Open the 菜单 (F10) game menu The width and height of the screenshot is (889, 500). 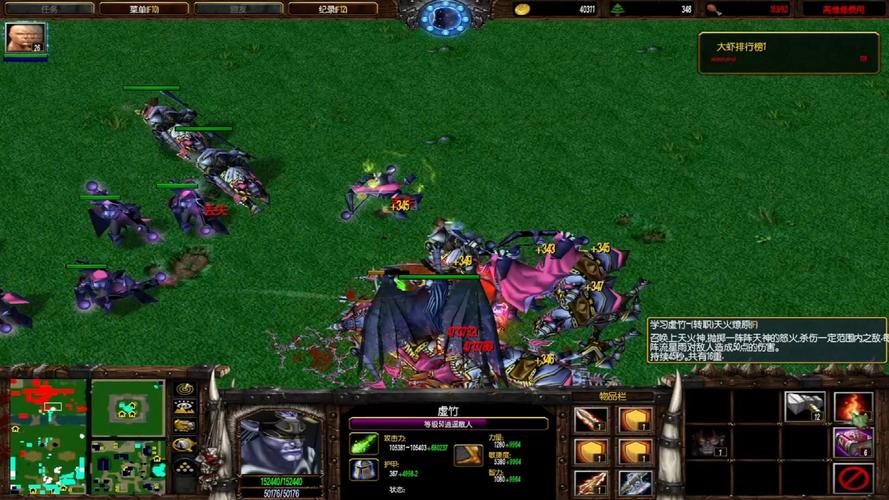tap(144, 9)
